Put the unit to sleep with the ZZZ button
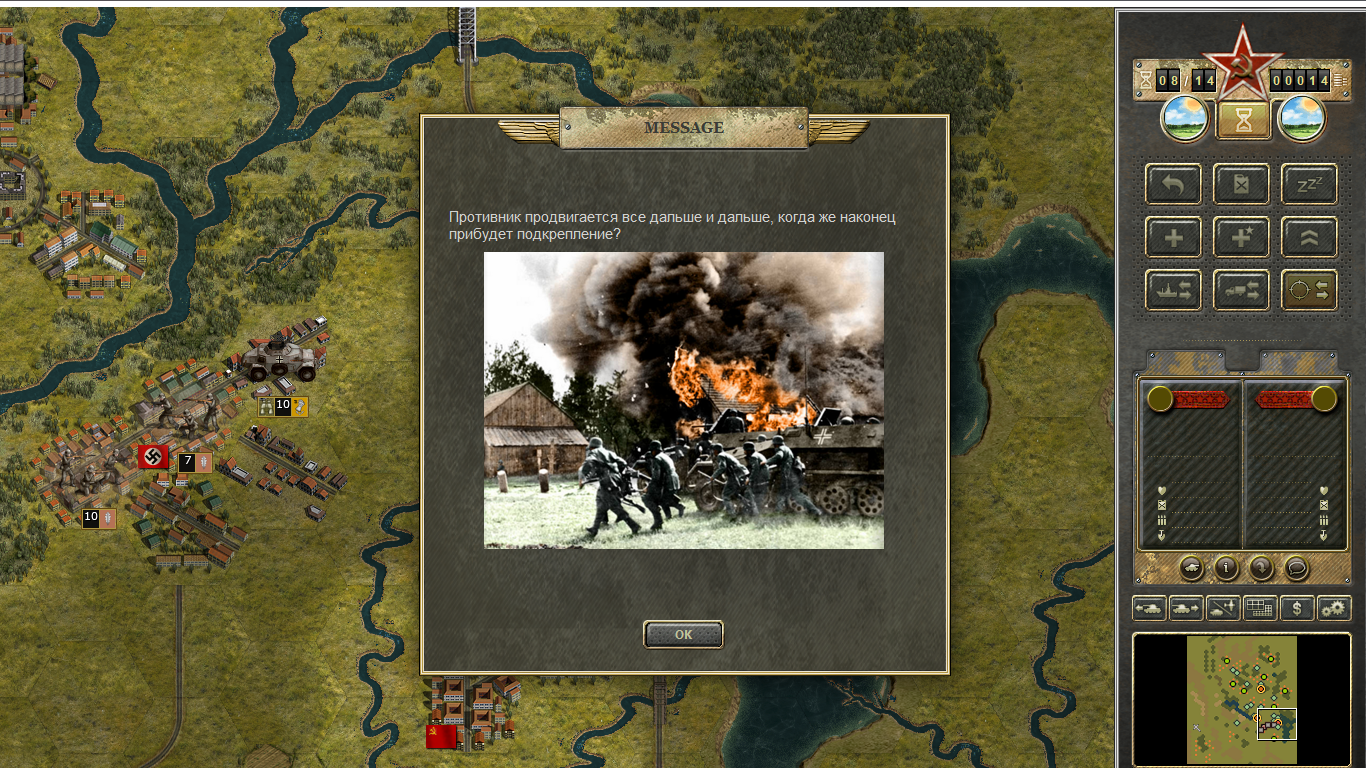The width and height of the screenshot is (1366, 768). point(1309,185)
